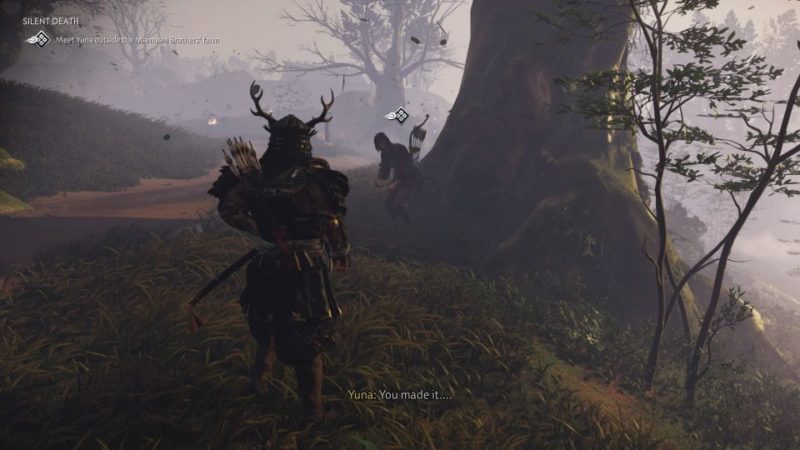Click the quest emblem beside the objective text
The width and height of the screenshot is (800, 450).
[x=38, y=39]
